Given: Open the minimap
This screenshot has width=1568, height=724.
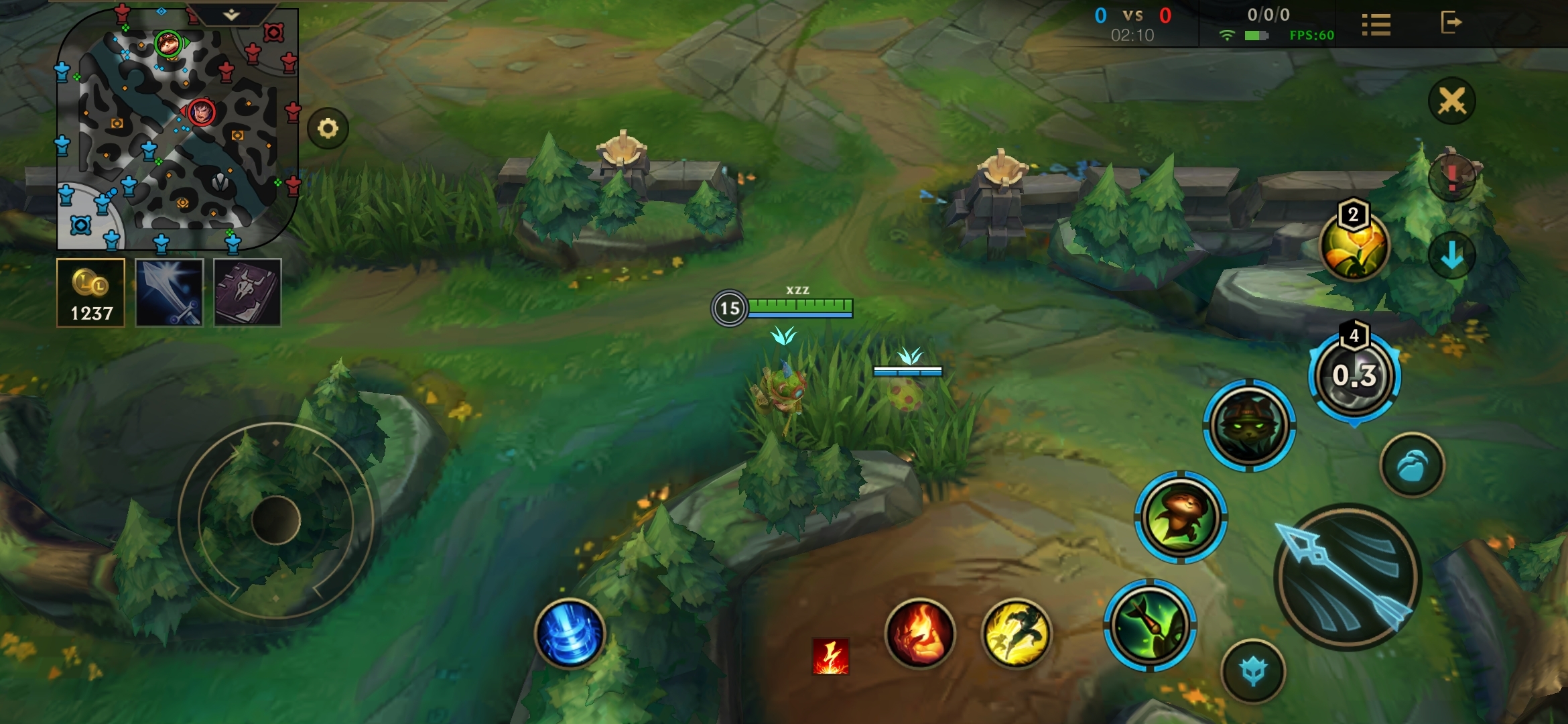Looking at the screenshot, I should (x=178, y=127).
